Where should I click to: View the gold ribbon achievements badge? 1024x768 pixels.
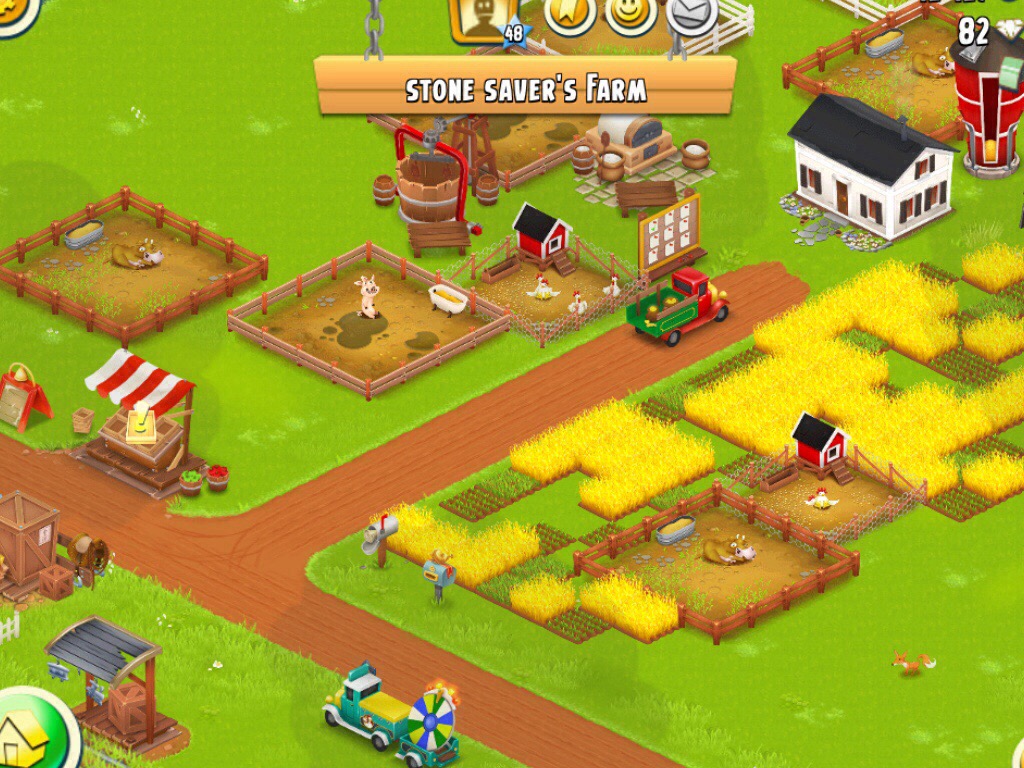(571, 11)
